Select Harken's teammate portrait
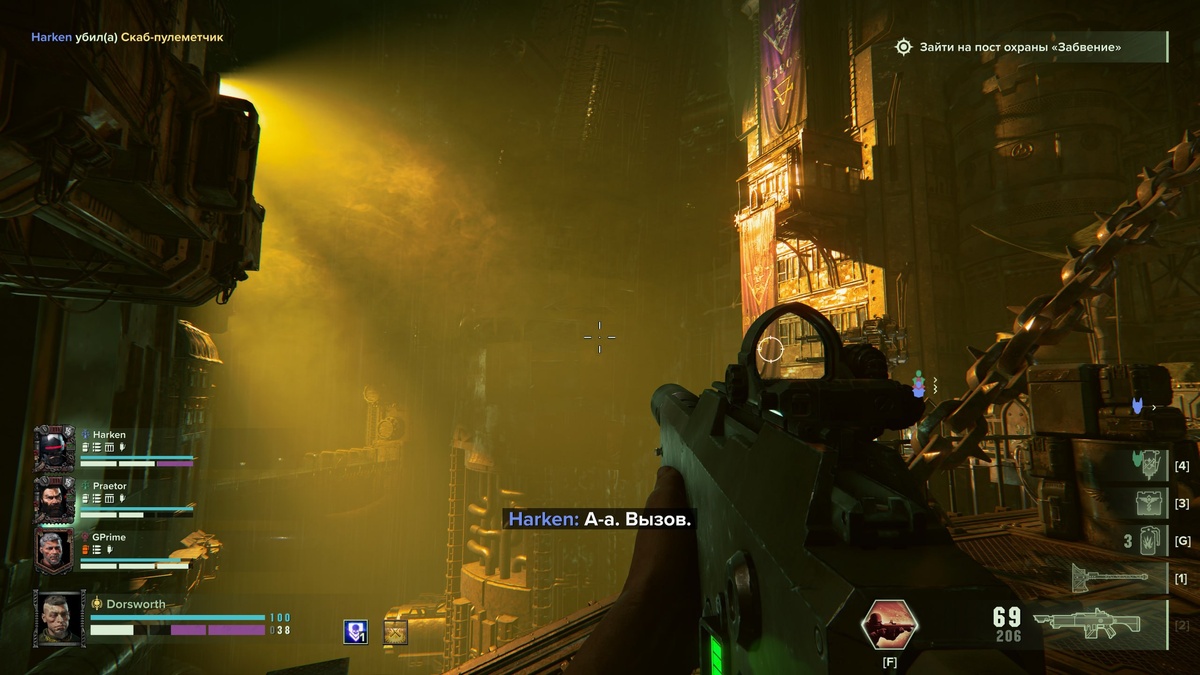The height and width of the screenshot is (675, 1200). coord(54,448)
